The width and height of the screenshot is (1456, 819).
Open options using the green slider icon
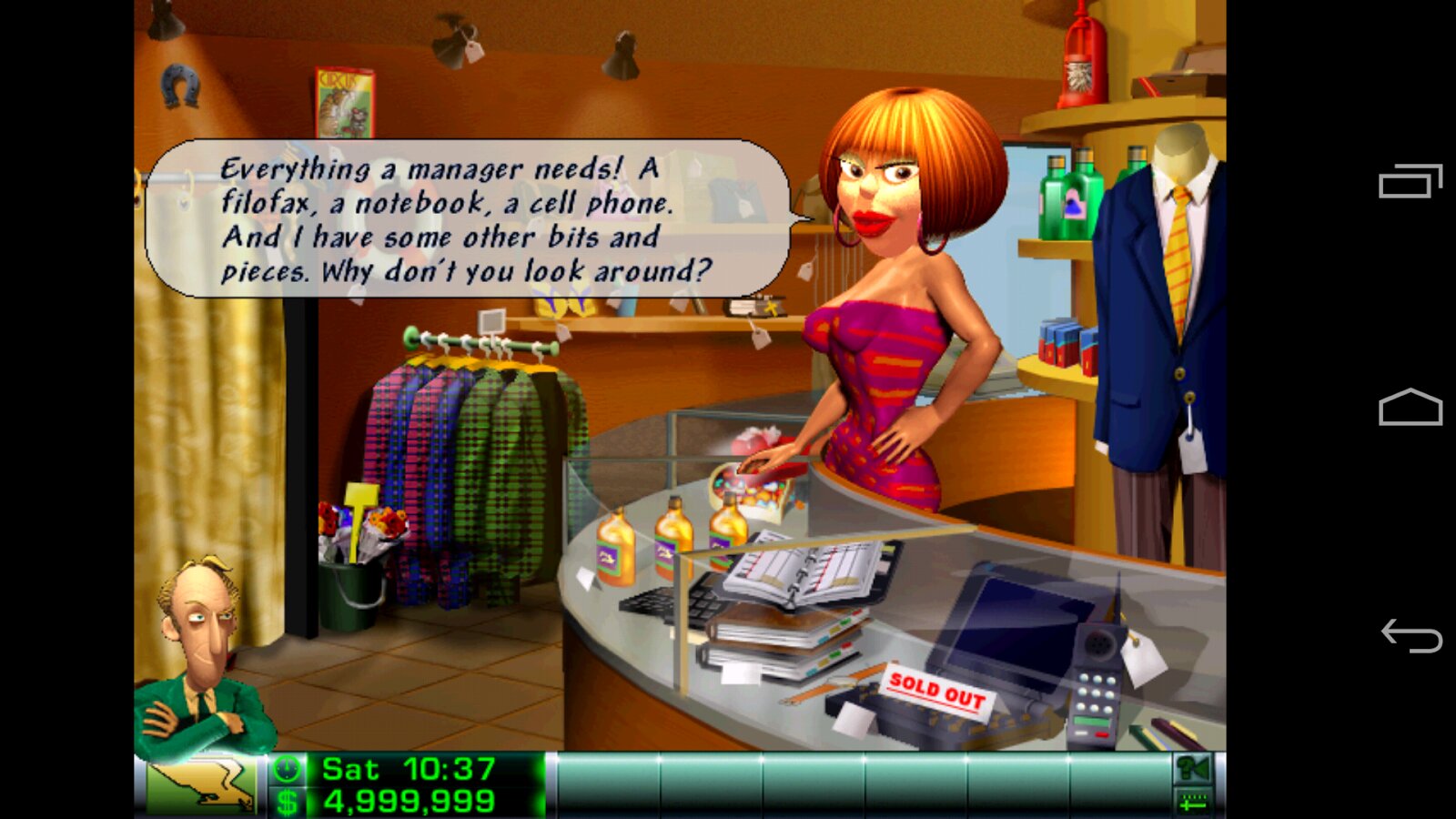tap(1192, 802)
